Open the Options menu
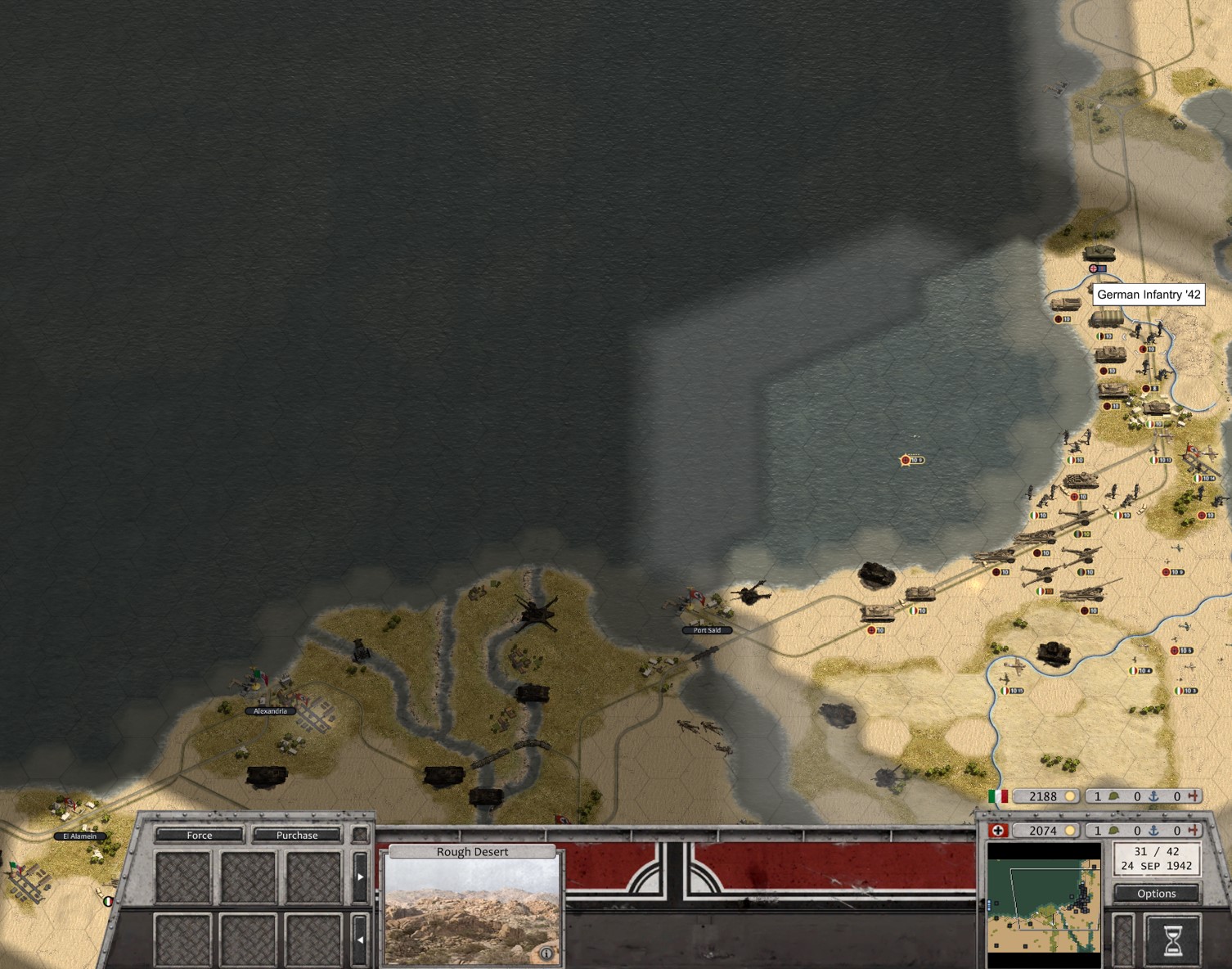 (x=1156, y=894)
